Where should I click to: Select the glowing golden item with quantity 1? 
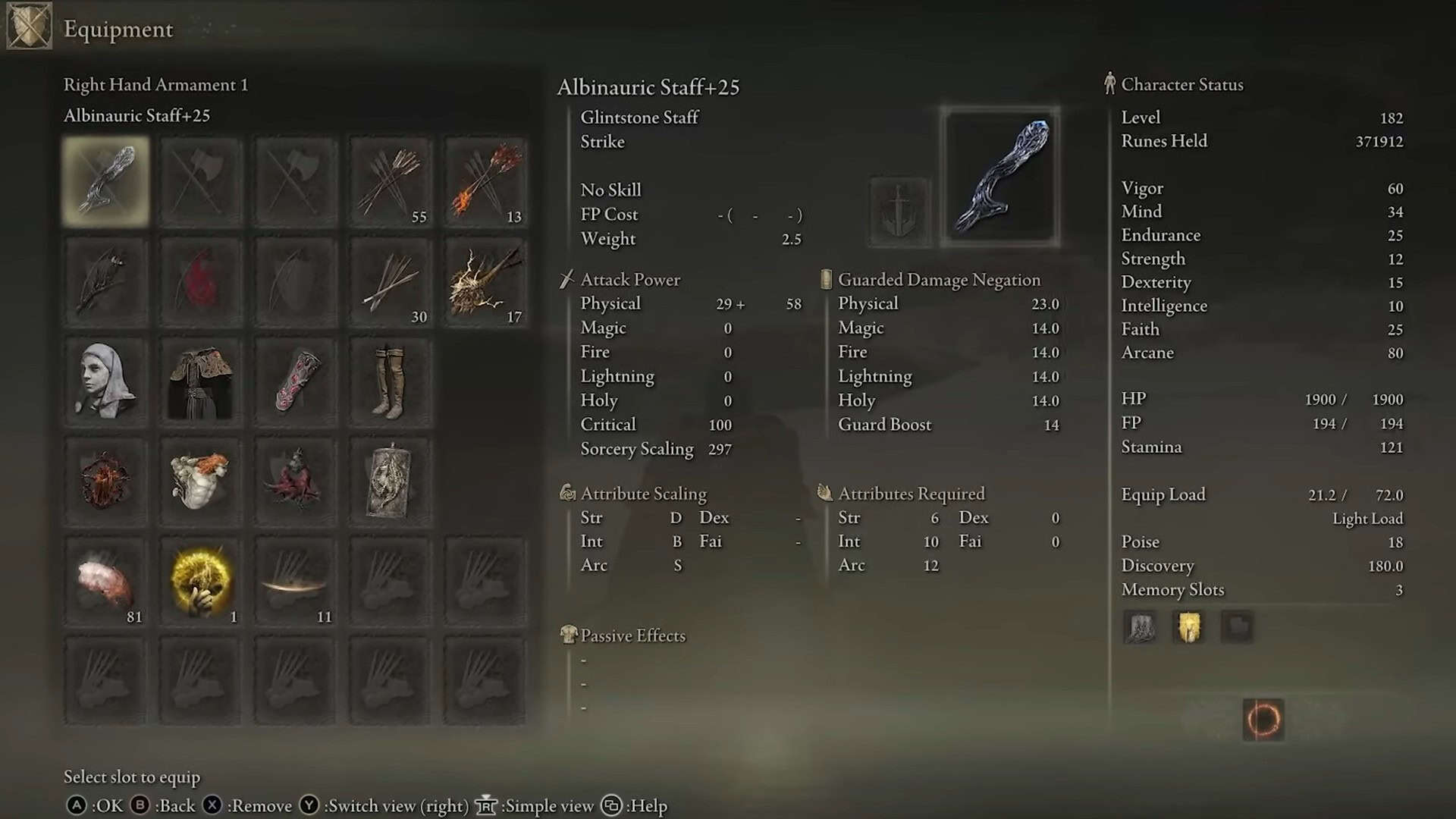[199, 580]
